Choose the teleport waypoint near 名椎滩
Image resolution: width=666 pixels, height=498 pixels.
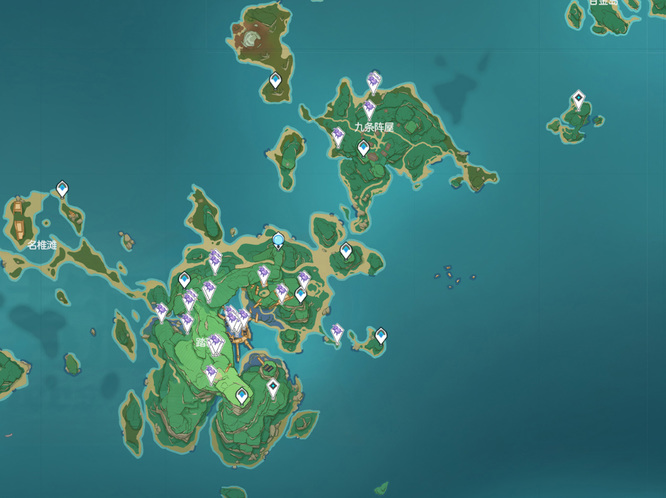[x=62, y=187]
